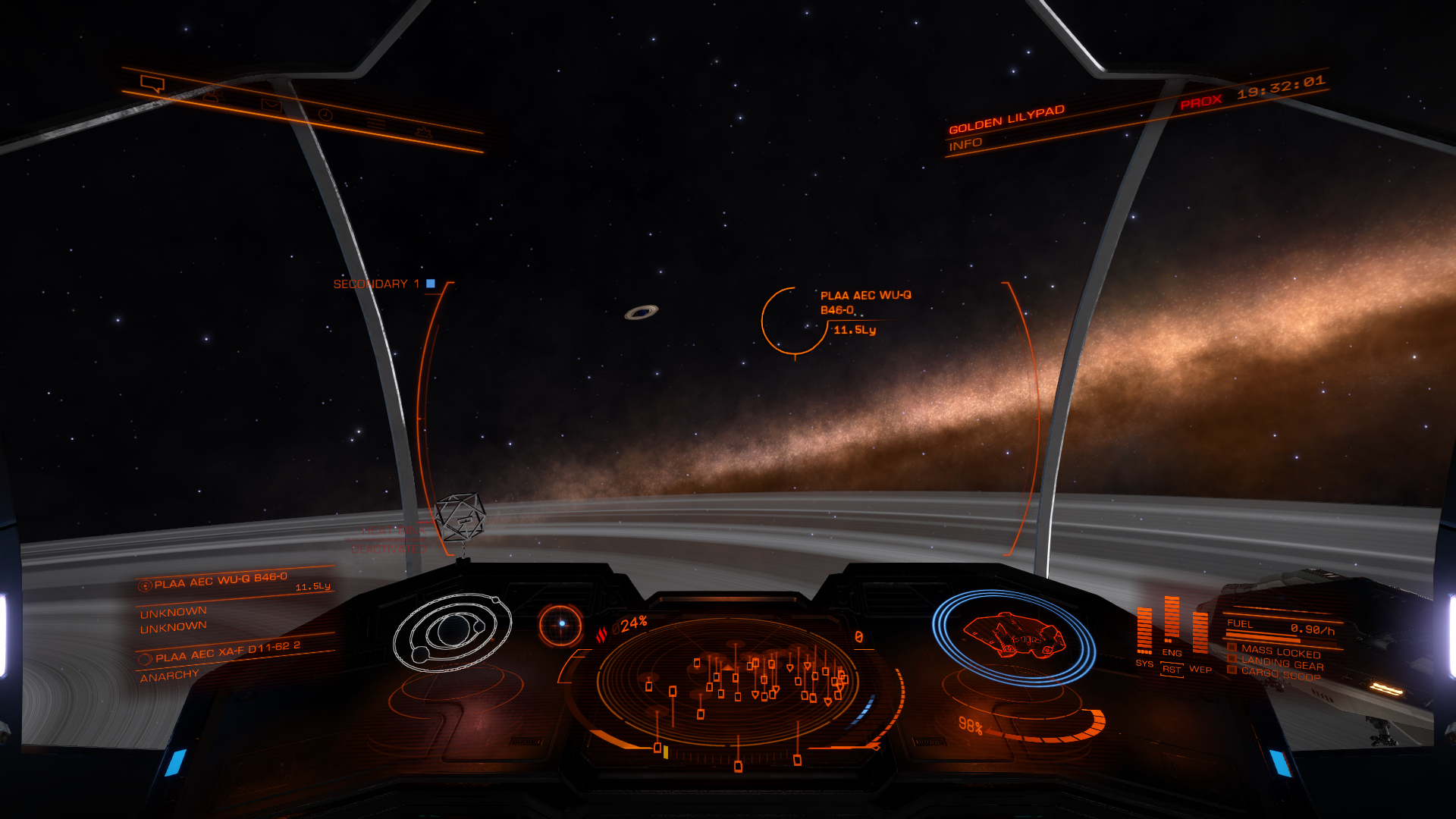The height and width of the screenshot is (819, 1456).
Task: Show the clock history tab
Action: click(x=325, y=115)
